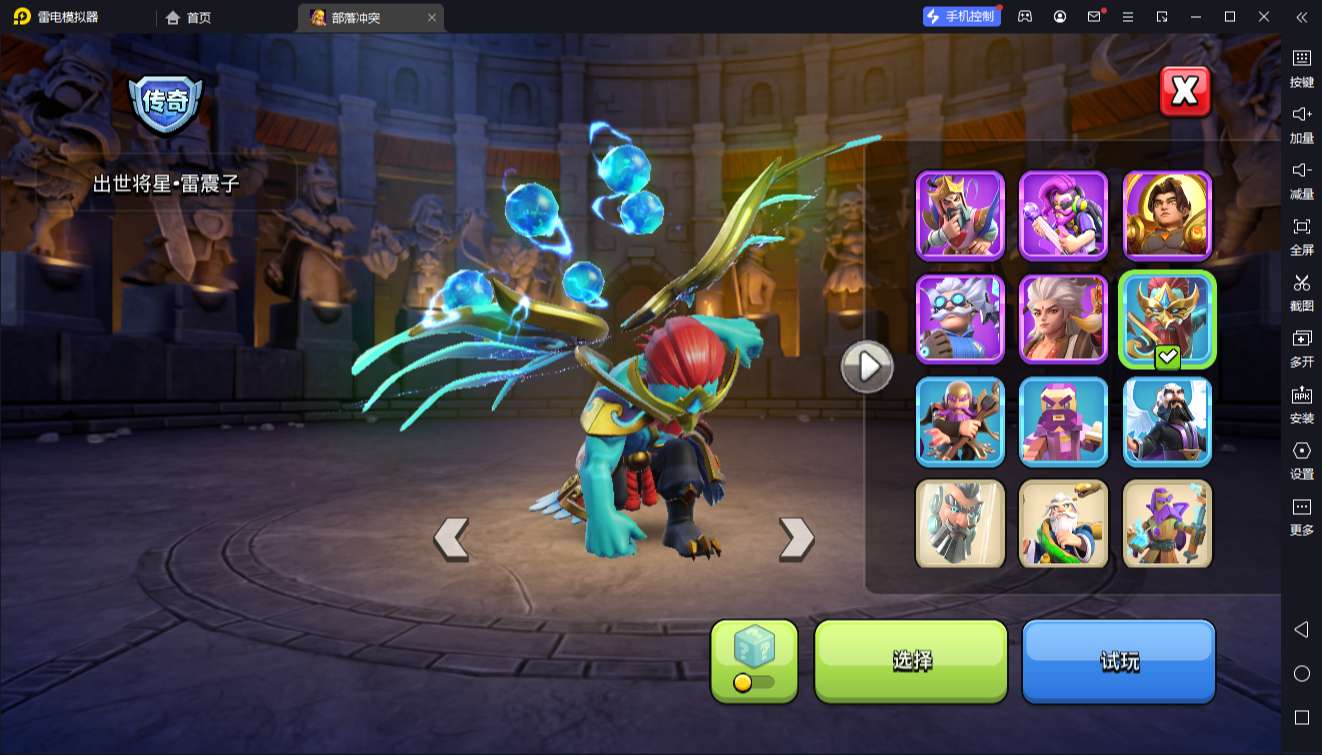This screenshot has width=1322, height=755.
Task: Show the next skin with the right arrow
Action: (796, 539)
